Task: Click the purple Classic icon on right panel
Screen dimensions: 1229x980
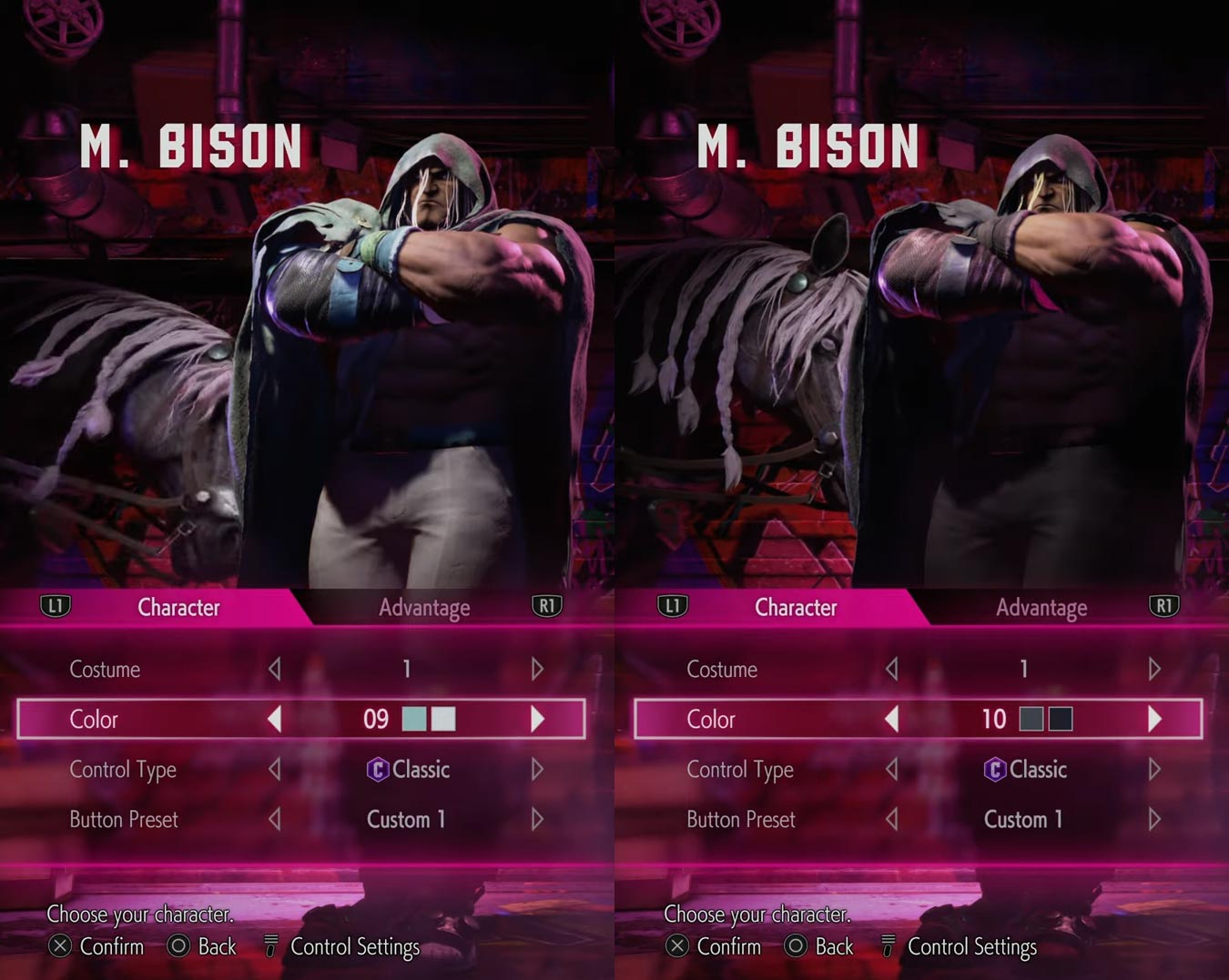Action: tap(997, 769)
